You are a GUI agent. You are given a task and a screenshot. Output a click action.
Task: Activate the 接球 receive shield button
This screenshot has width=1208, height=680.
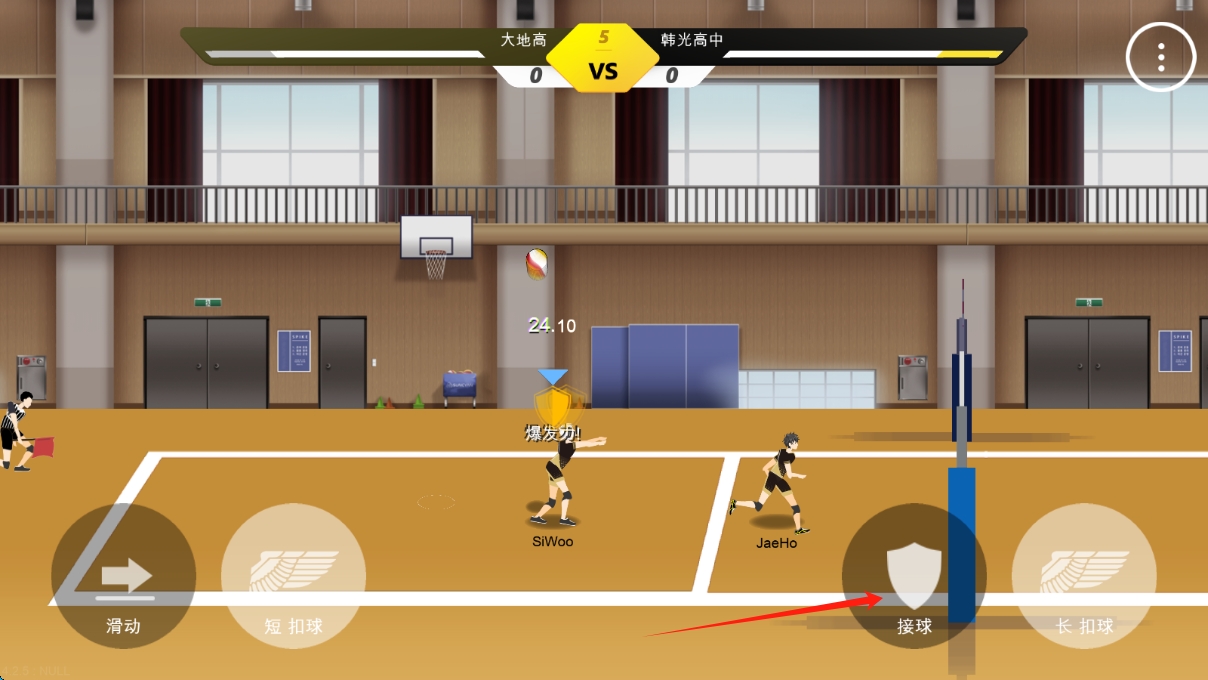coord(914,576)
